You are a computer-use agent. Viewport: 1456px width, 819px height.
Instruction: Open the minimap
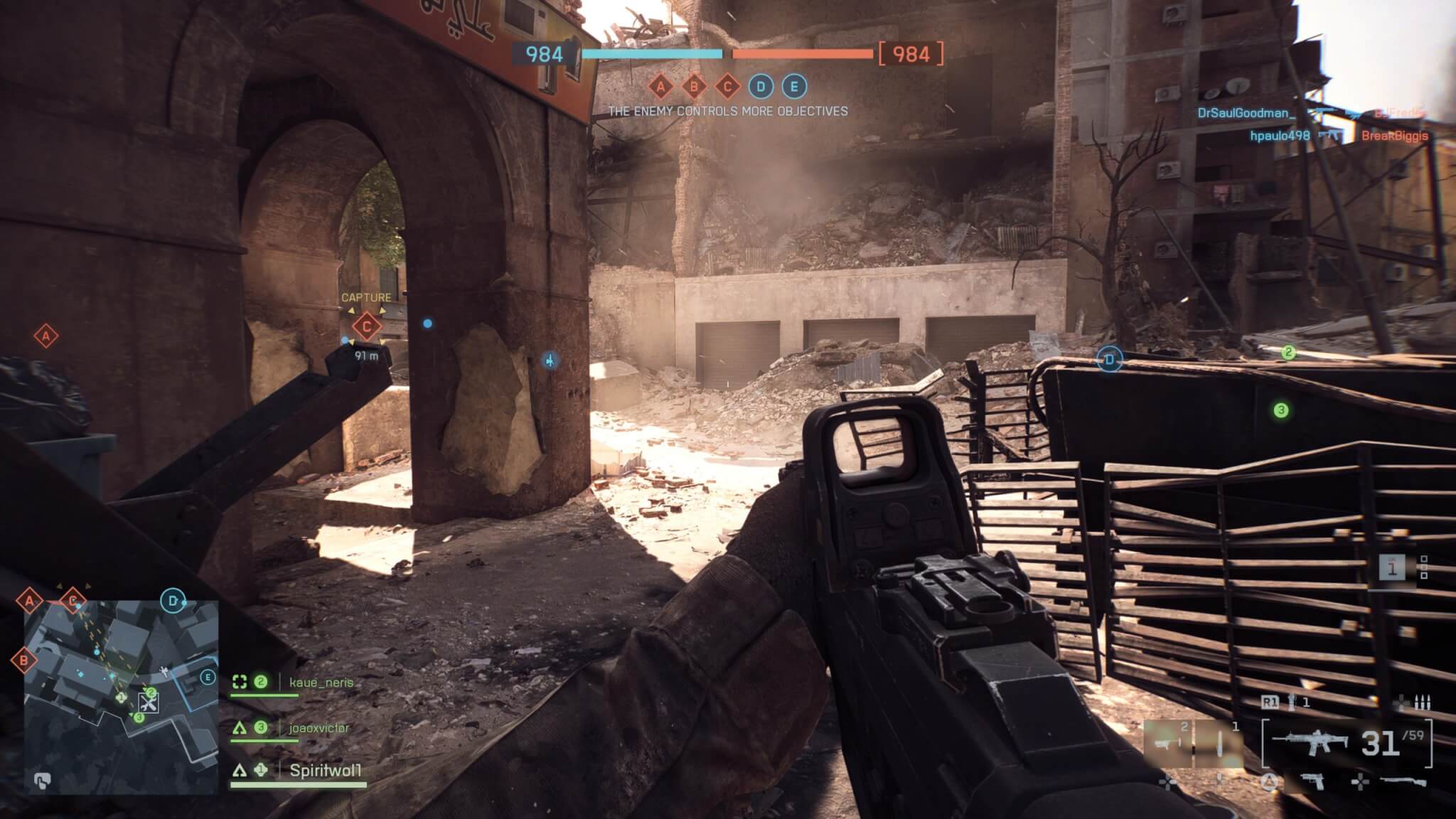[121, 697]
